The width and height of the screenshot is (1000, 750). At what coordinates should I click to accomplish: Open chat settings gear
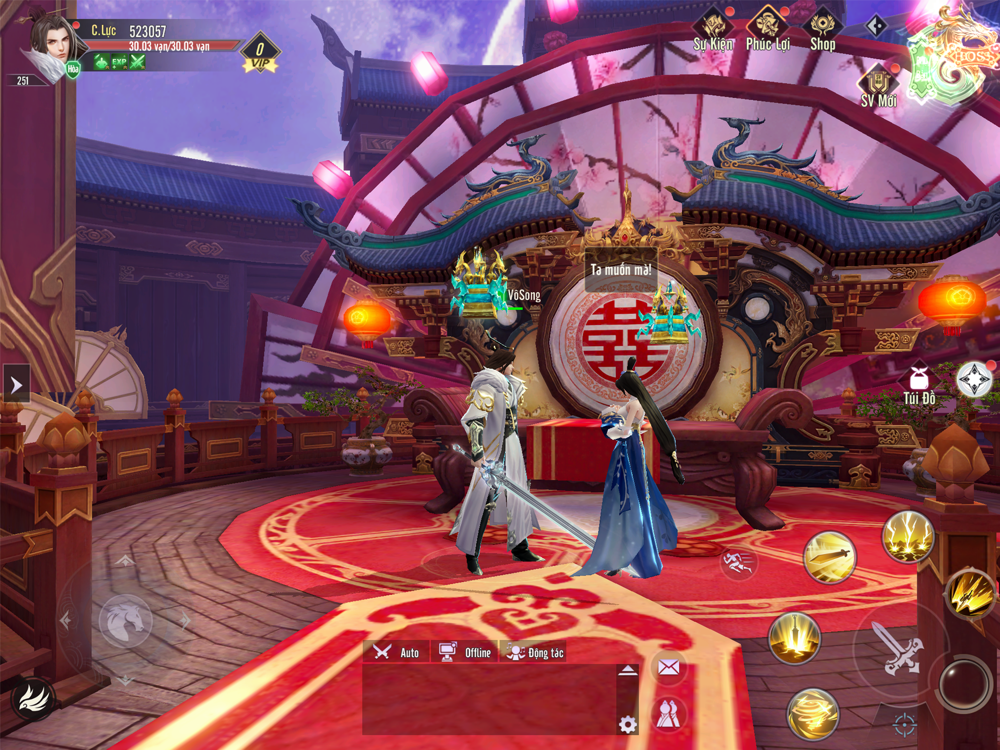(x=627, y=724)
